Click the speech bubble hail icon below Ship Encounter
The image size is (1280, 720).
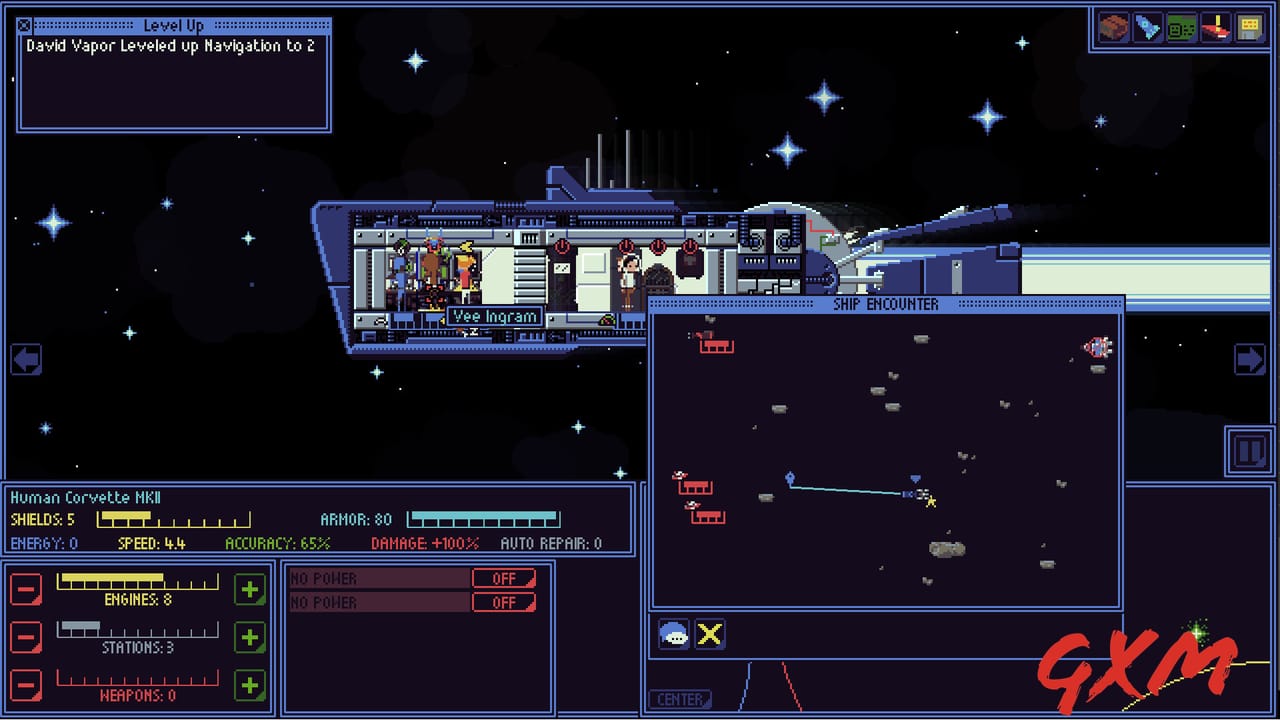coord(674,633)
